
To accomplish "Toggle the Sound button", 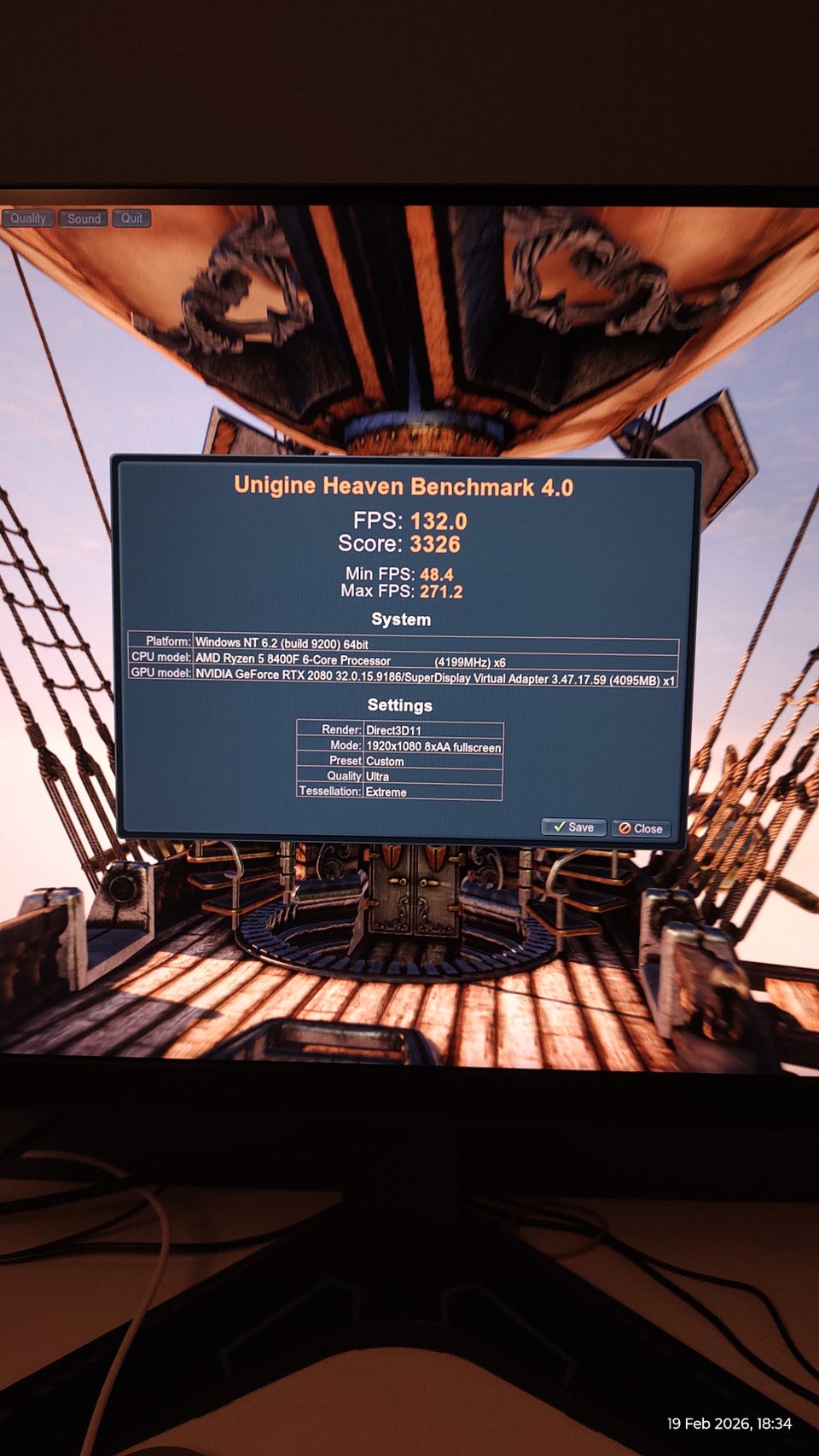I will point(84,218).
